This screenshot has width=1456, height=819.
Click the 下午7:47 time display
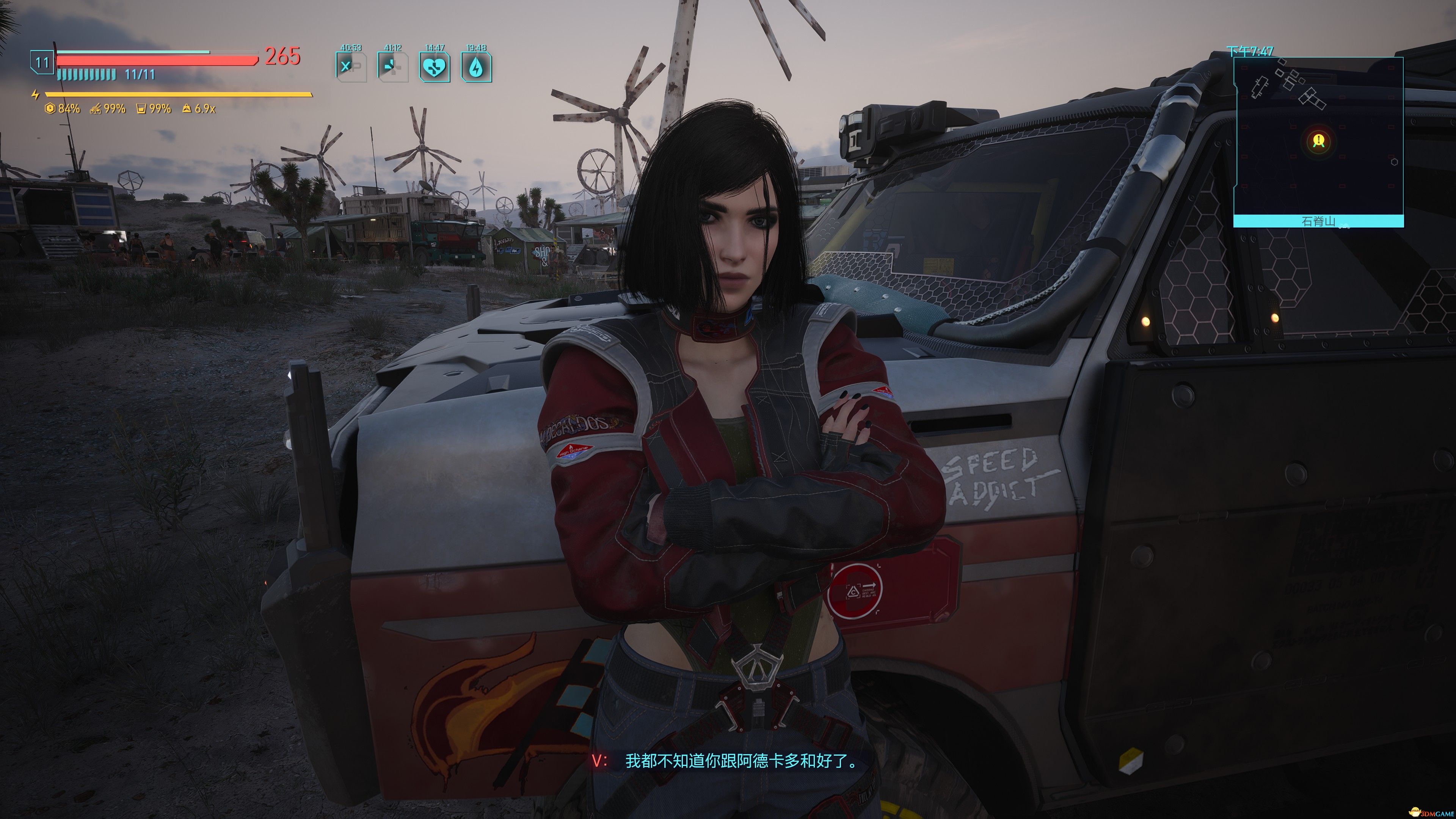point(1249,52)
